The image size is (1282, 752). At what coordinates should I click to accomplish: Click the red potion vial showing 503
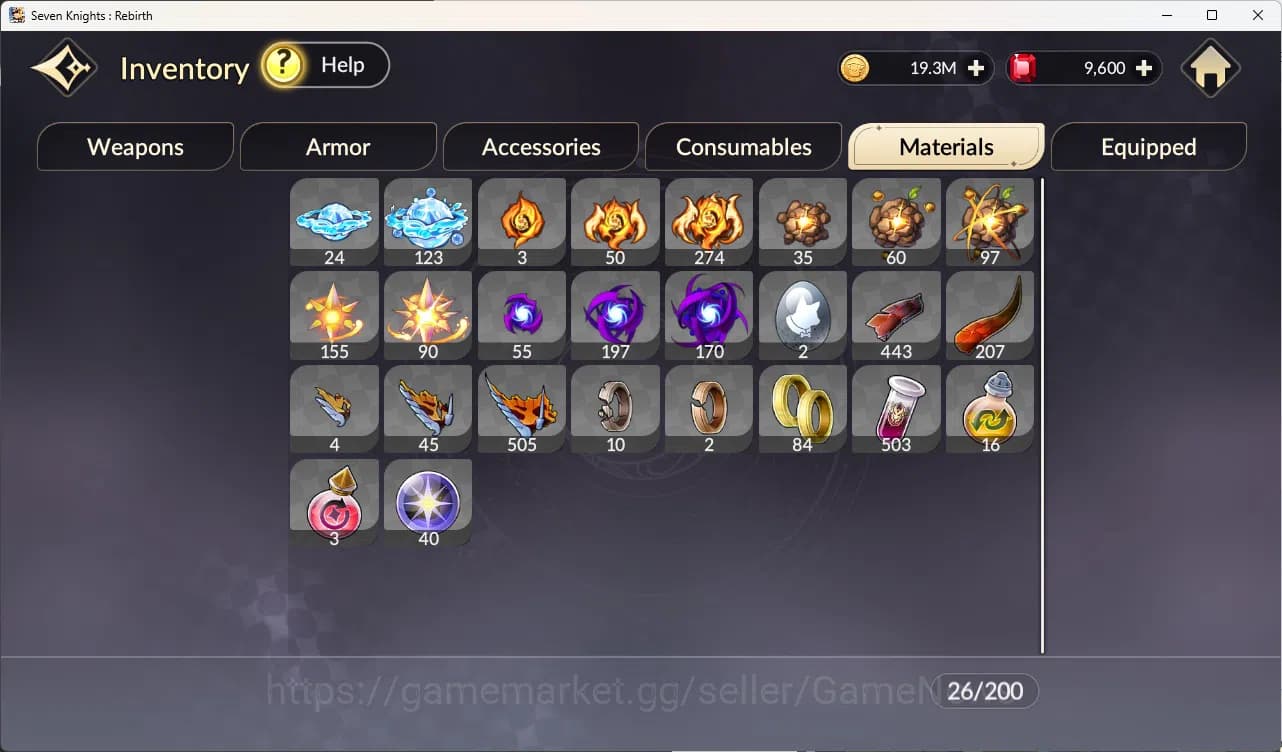click(896, 403)
